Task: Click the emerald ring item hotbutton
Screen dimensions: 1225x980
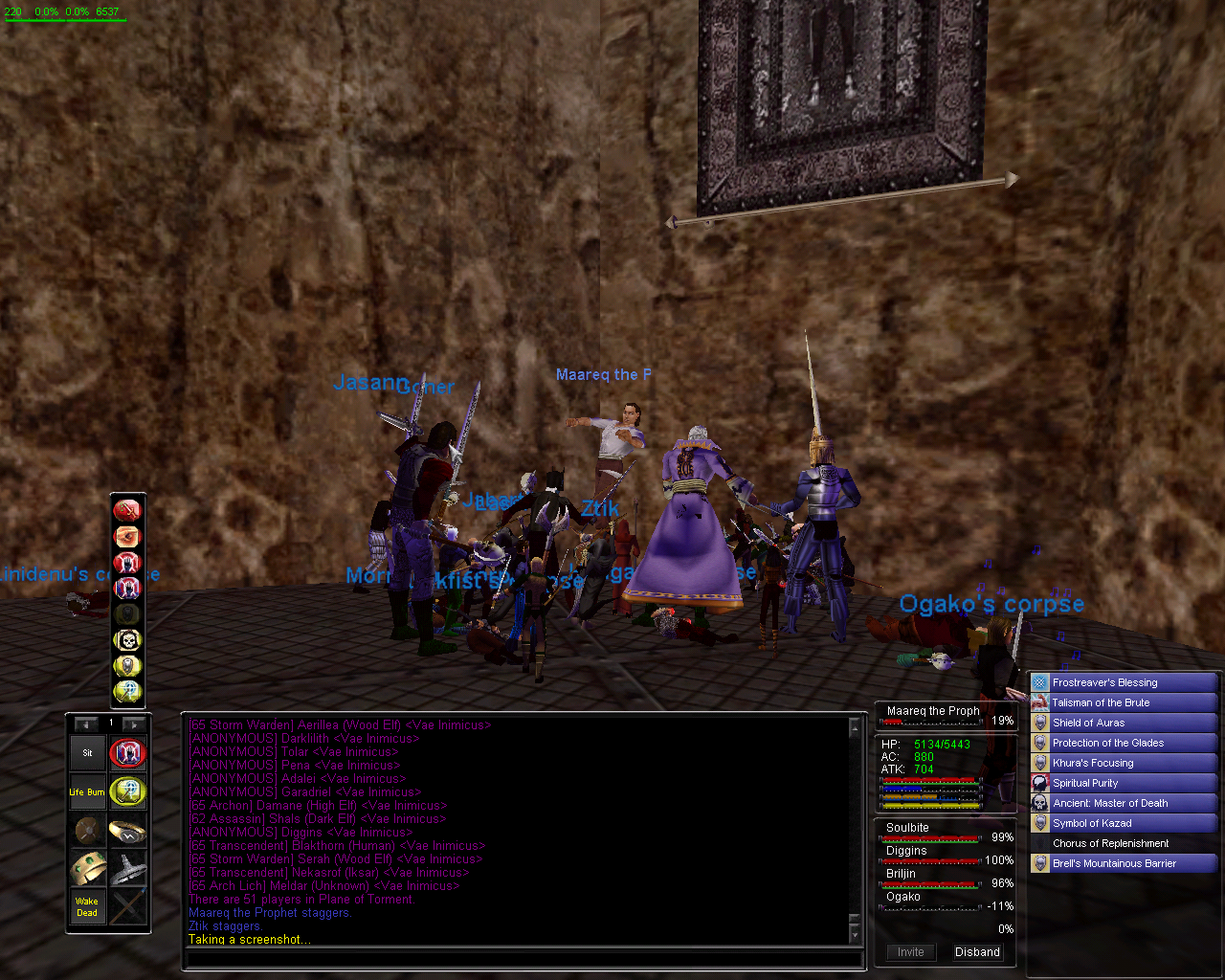Action: point(87,867)
